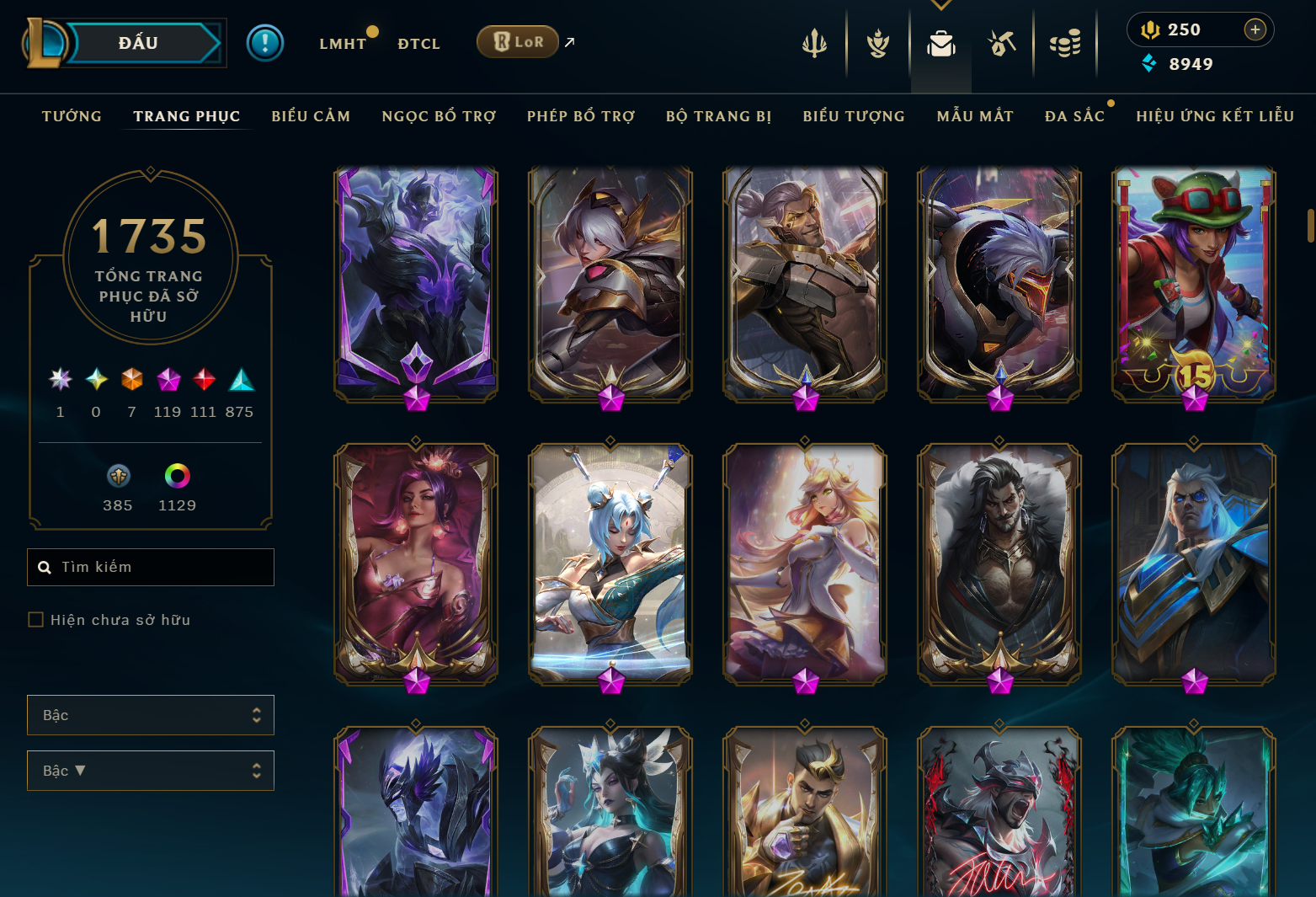Screen dimensions: 1316x897
Task: Open the first Bậc dropdown
Action: click(x=150, y=715)
